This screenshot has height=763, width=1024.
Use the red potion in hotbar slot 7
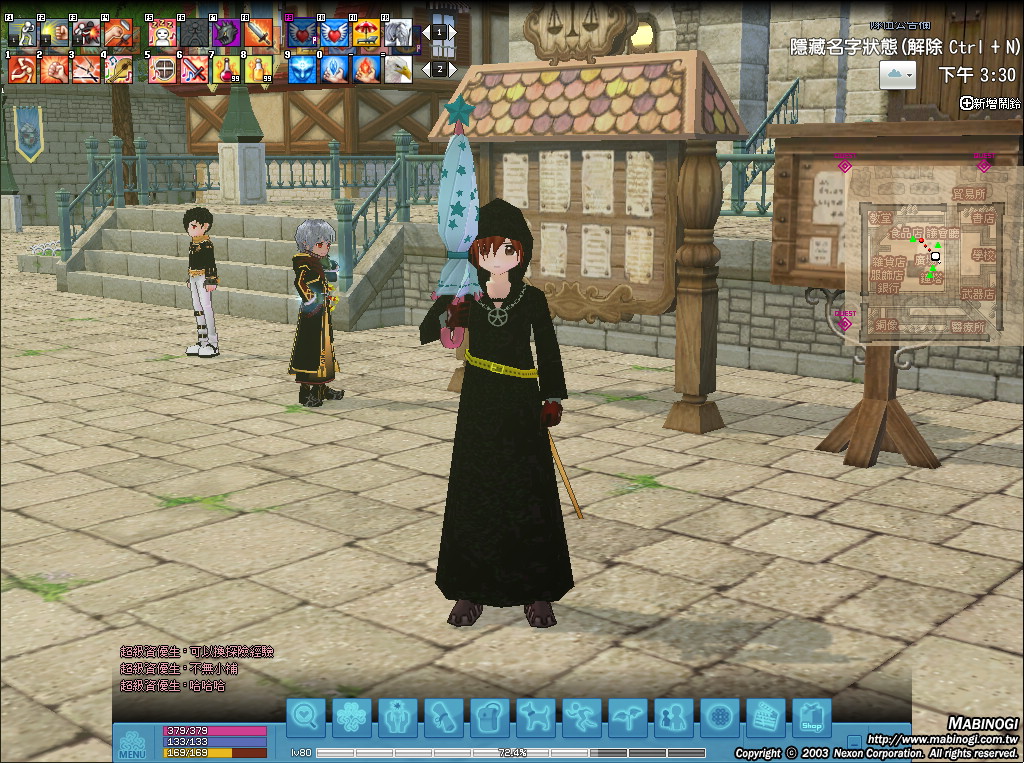click(x=226, y=69)
